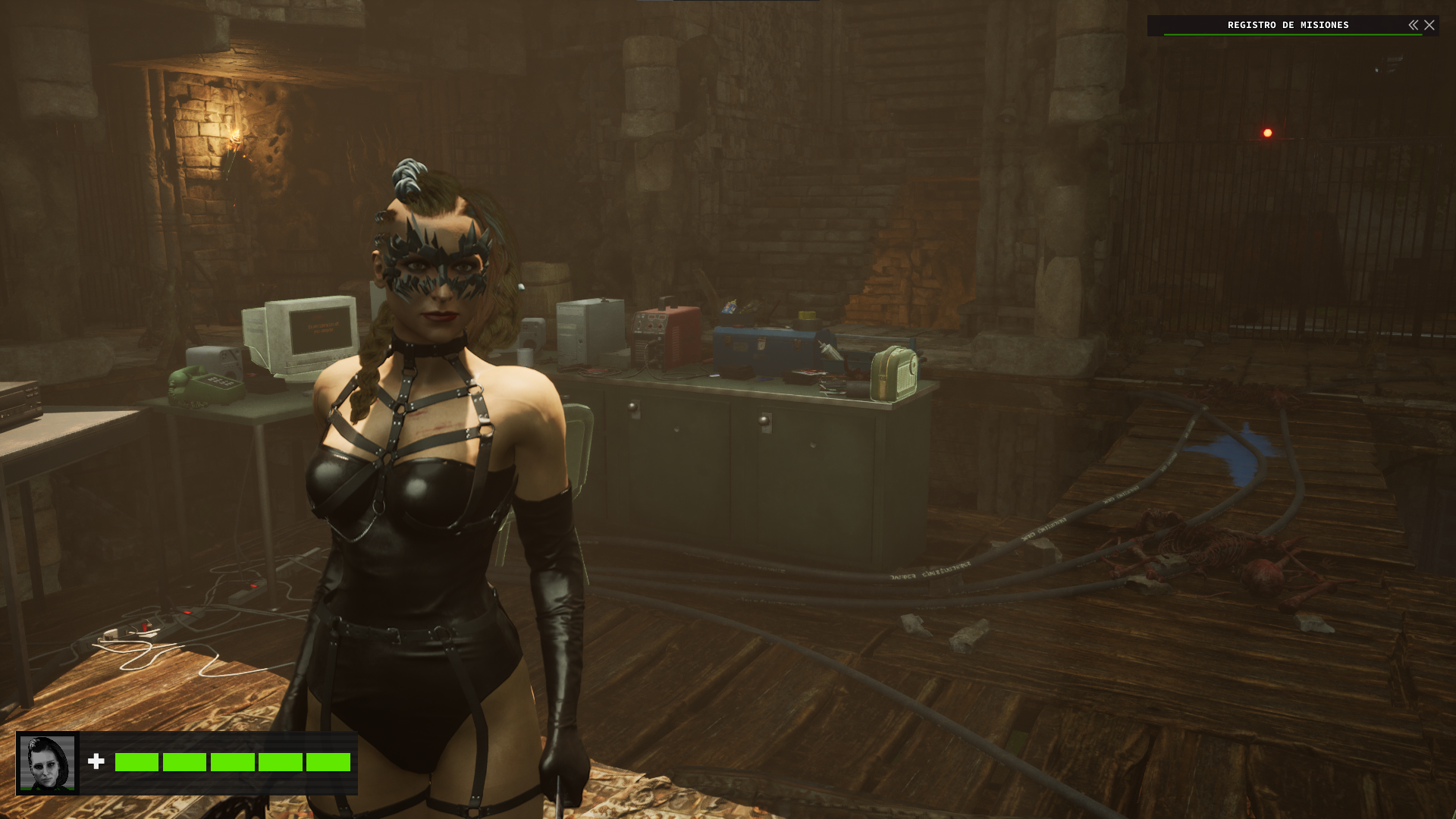Collapse the mission log with double arrows
The height and width of the screenshot is (819, 1456).
(1414, 25)
